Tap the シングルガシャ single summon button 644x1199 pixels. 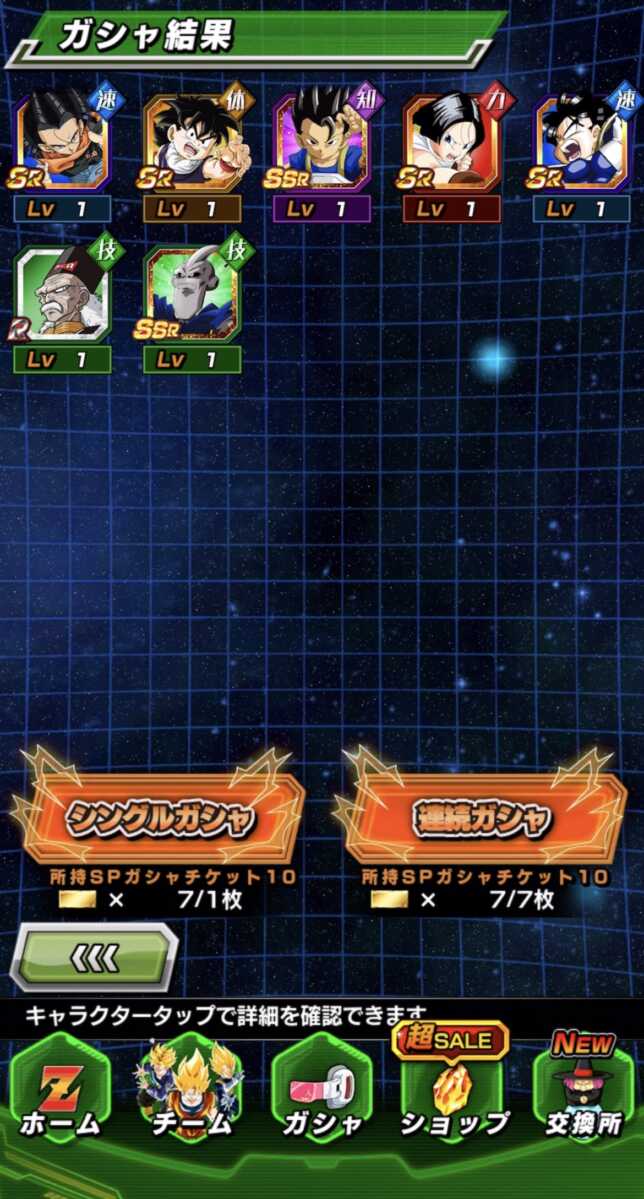[160, 818]
